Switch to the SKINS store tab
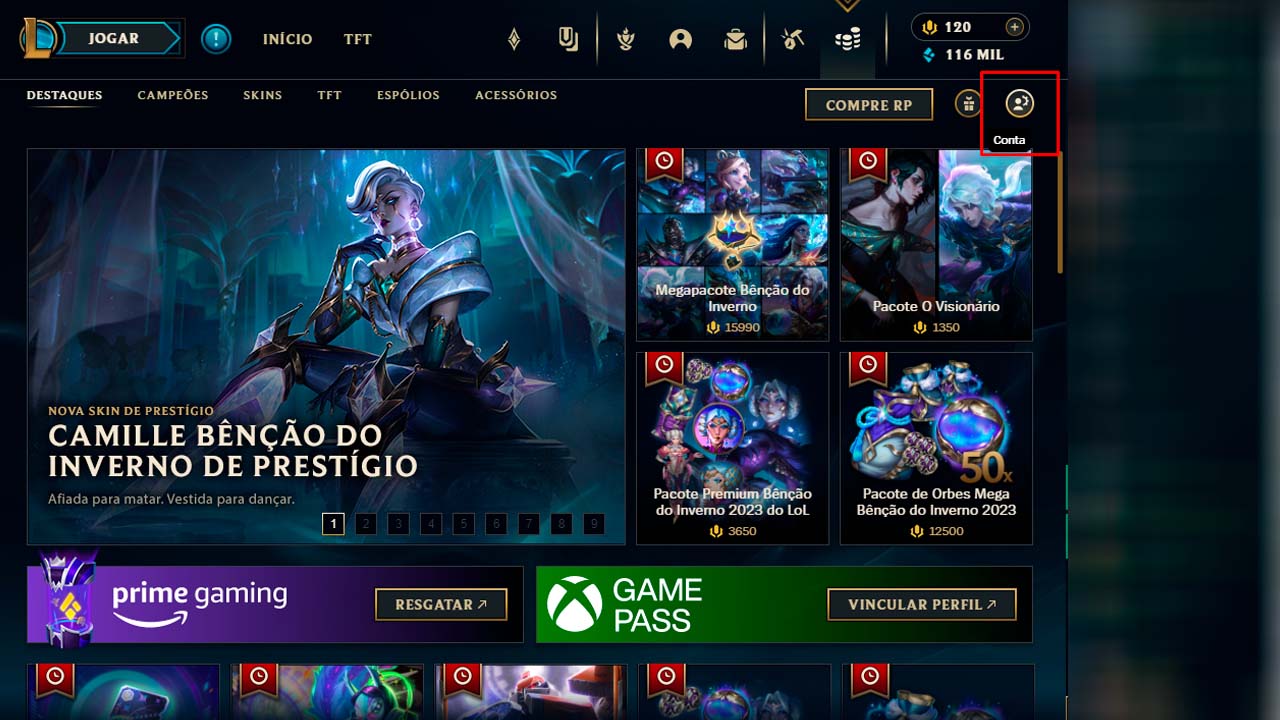1280x720 pixels. [x=262, y=95]
